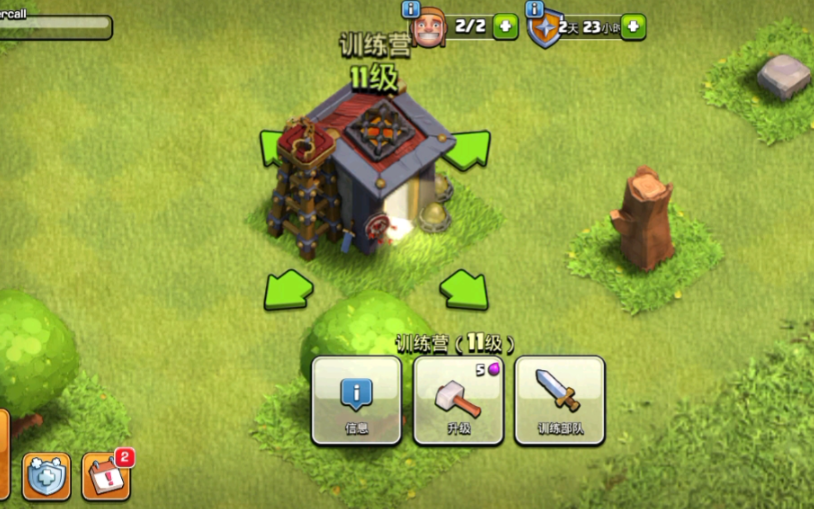Extend the shield with its green plus
814x509 pixels.
(x=633, y=27)
